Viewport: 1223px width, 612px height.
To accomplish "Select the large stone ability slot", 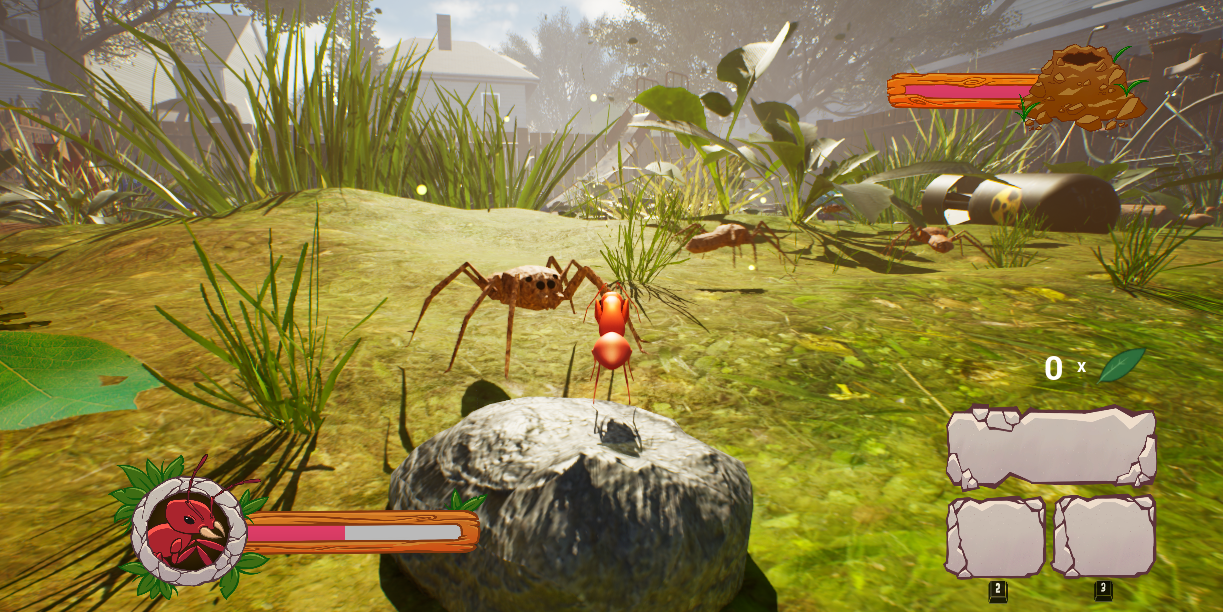I will click(1051, 447).
